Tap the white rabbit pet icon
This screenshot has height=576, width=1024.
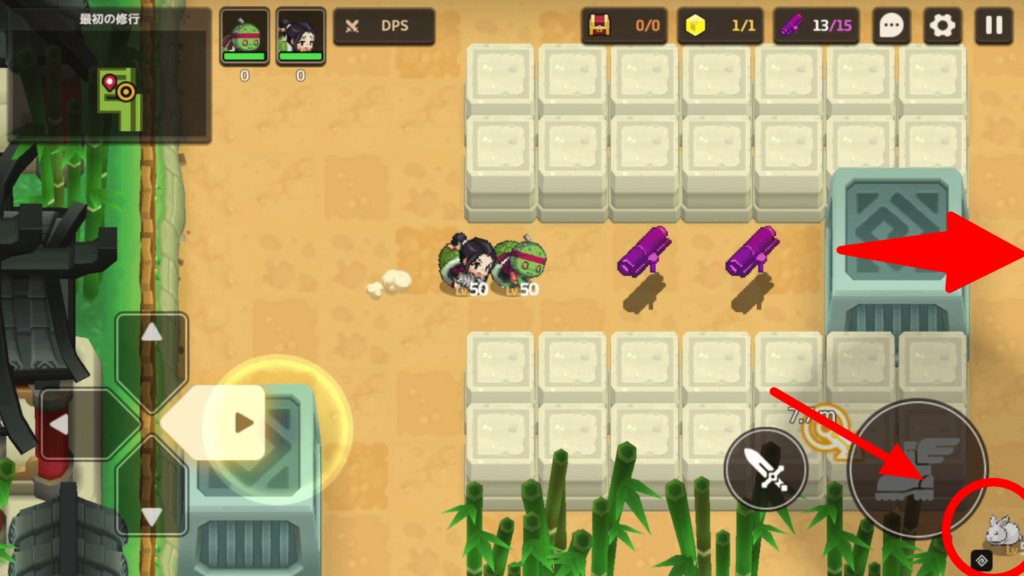coord(997,529)
